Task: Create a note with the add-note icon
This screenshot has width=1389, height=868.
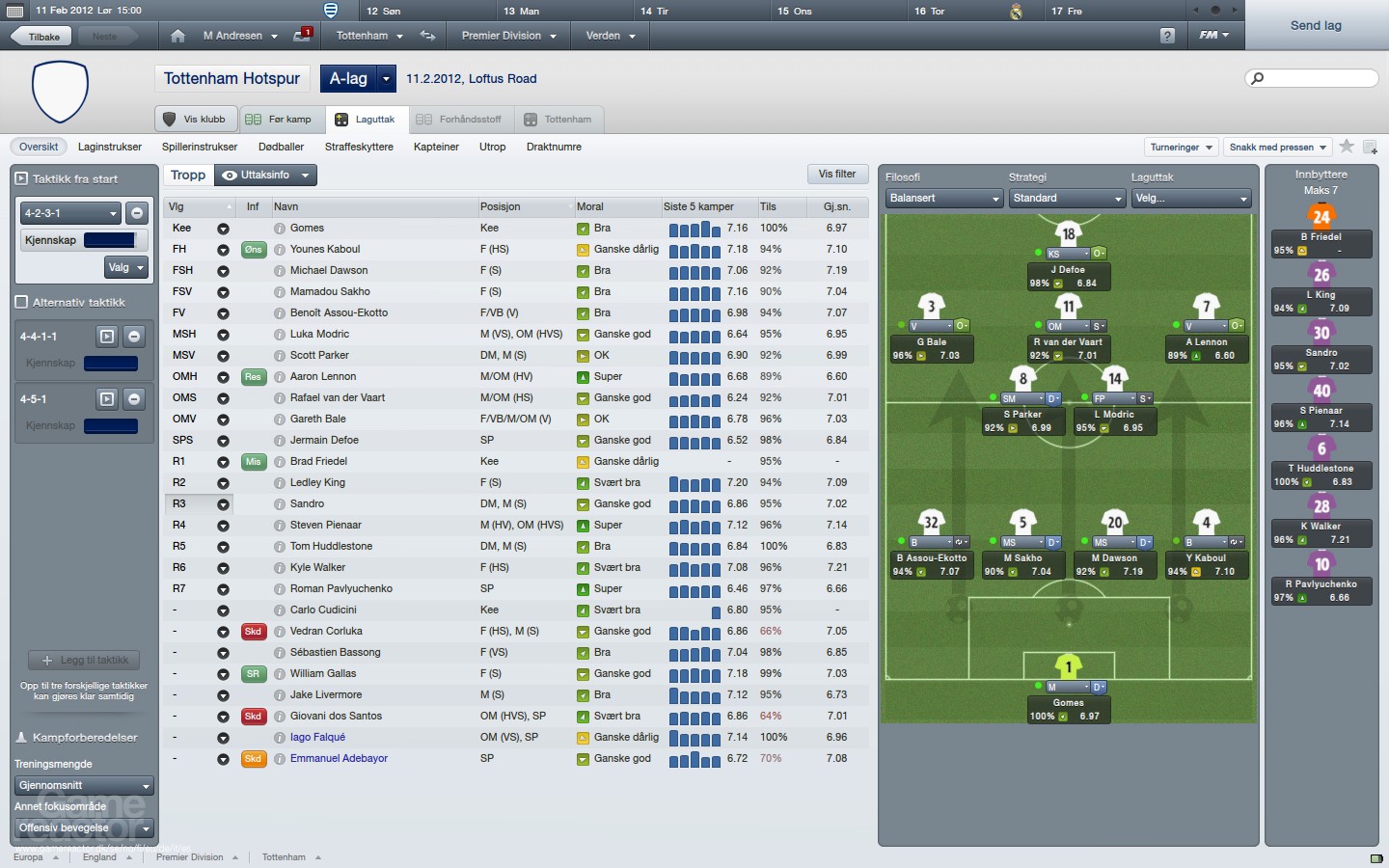Action: pyautogui.click(x=1371, y=148)
